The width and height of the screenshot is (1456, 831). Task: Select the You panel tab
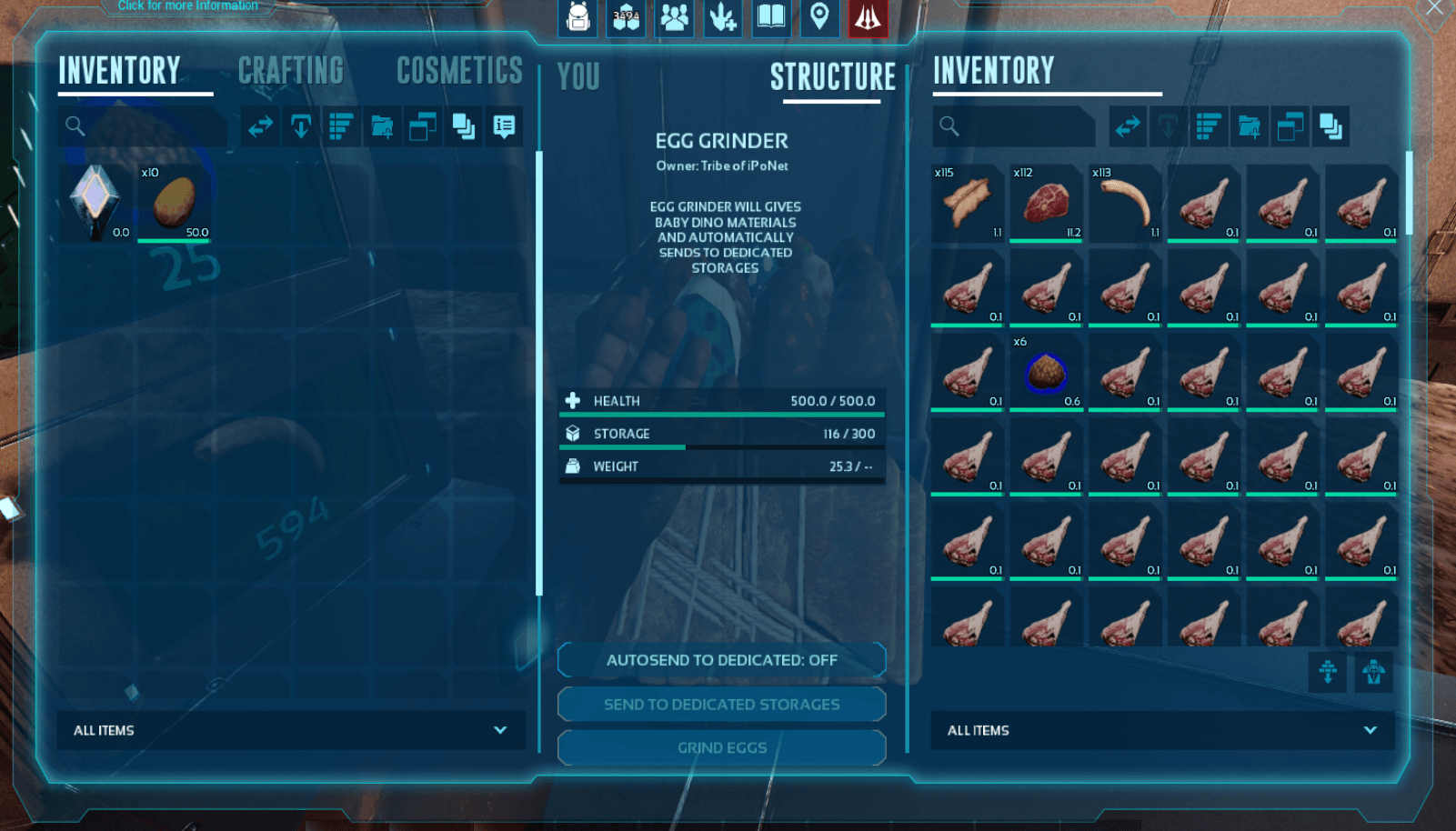(x=578, y=77)
